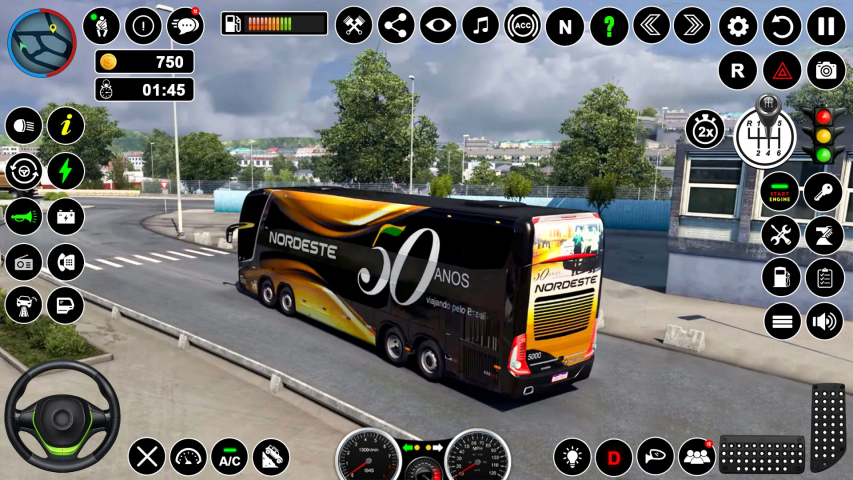The image size is (853, 480).
Task: Select the D drive gear button
Action: [x=614, y=457]
